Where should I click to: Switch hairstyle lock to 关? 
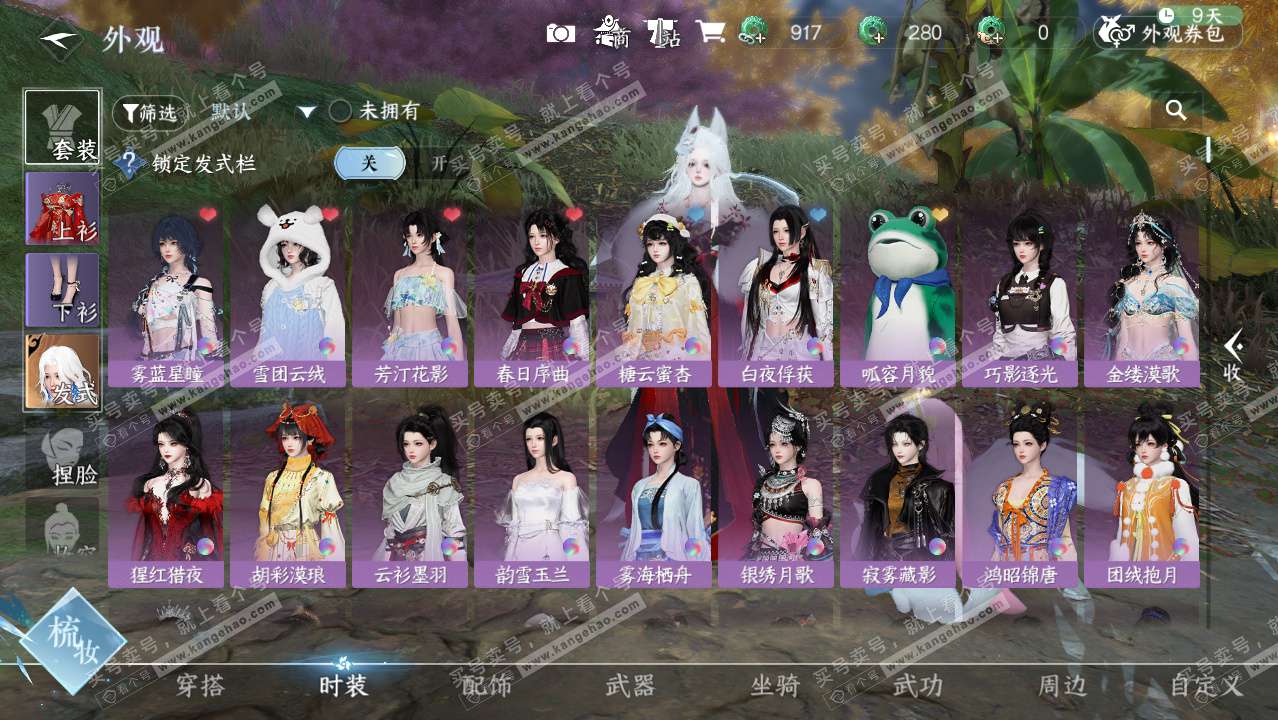click(x=369, y=163)
